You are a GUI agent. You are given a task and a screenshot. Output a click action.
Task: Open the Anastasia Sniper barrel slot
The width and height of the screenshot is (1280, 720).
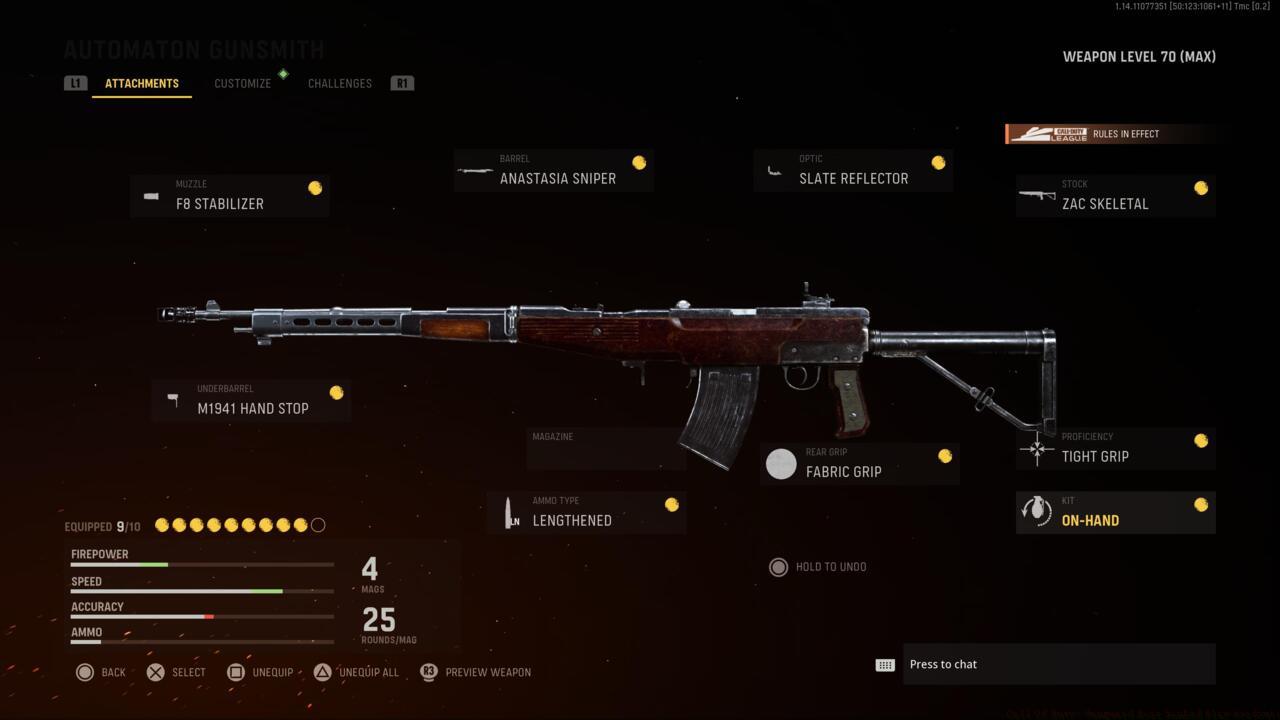(x=553, y=170)
